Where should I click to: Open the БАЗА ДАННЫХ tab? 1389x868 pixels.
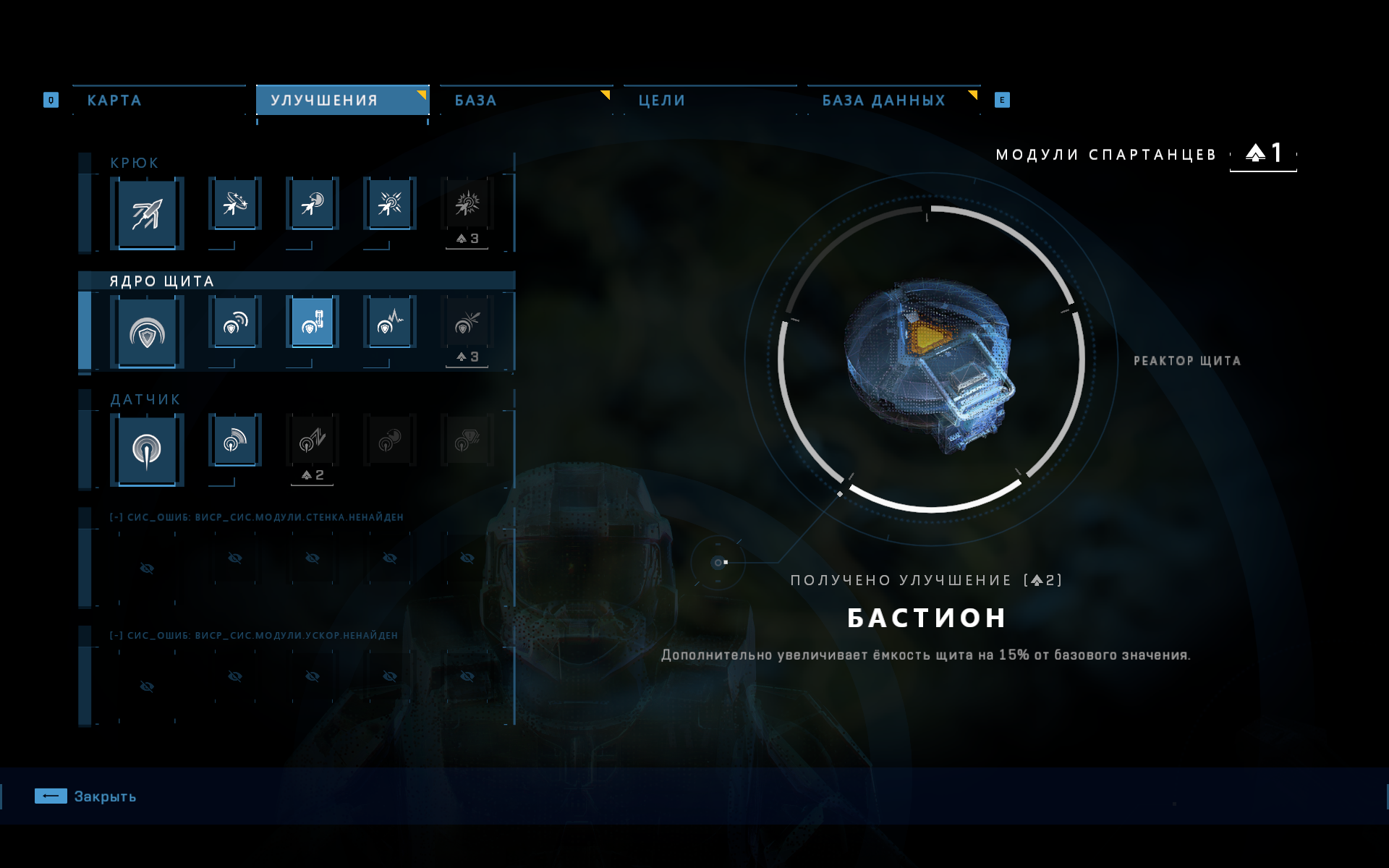[x=883, y=101]
